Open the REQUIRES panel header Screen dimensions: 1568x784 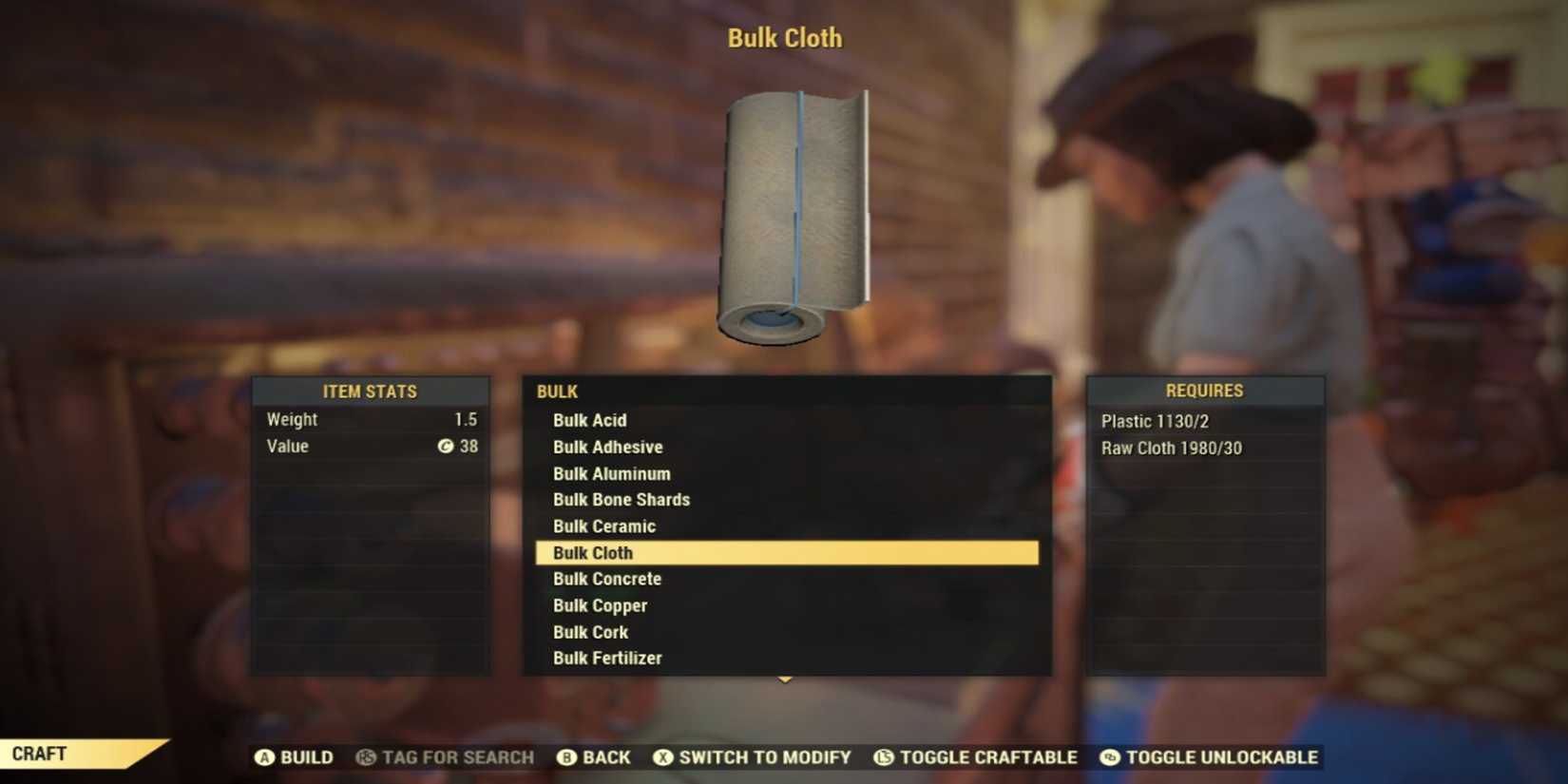[1205, 390]
